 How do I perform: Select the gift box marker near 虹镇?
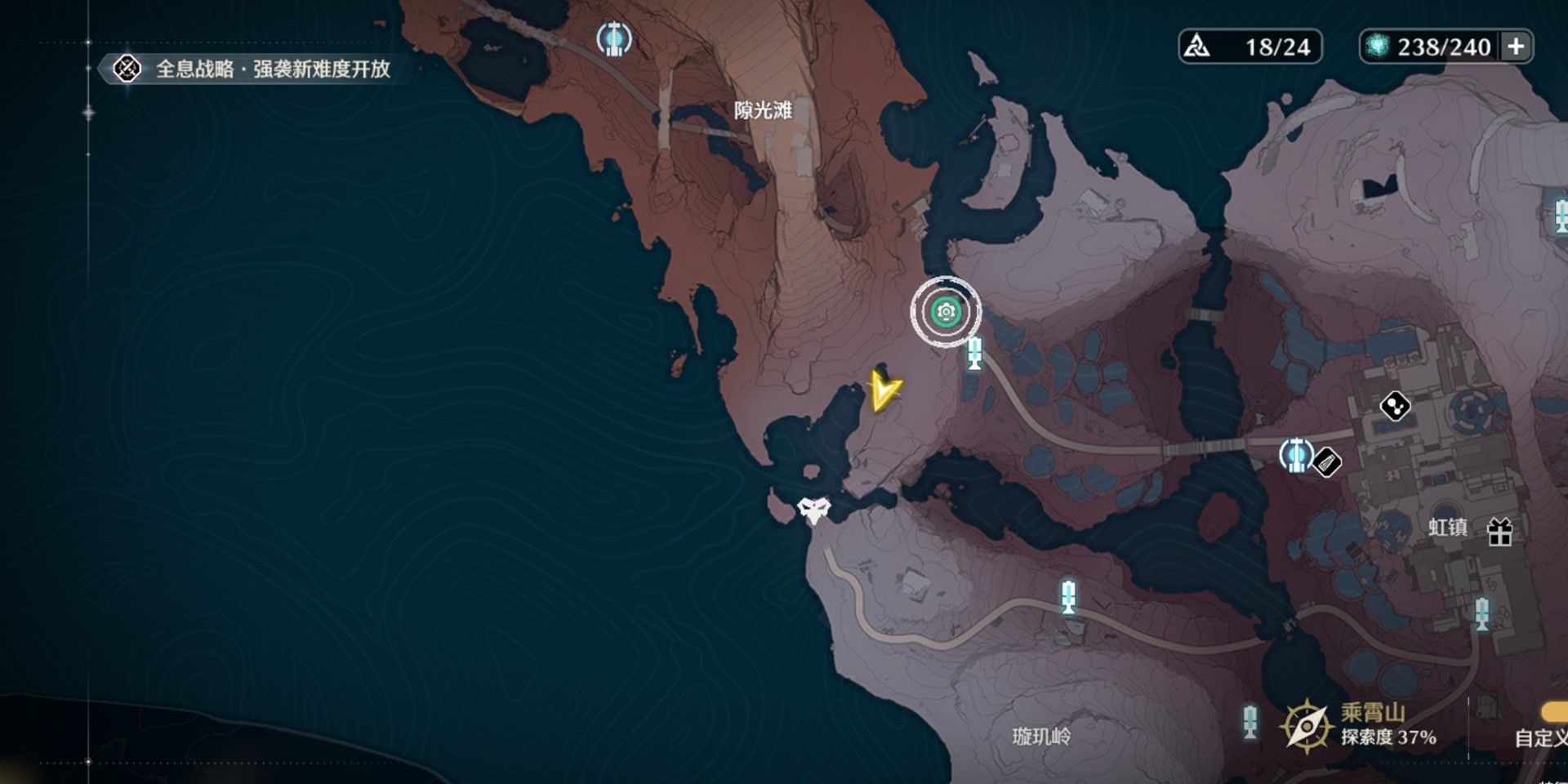pyautogui.click(x=1499, y=532)
